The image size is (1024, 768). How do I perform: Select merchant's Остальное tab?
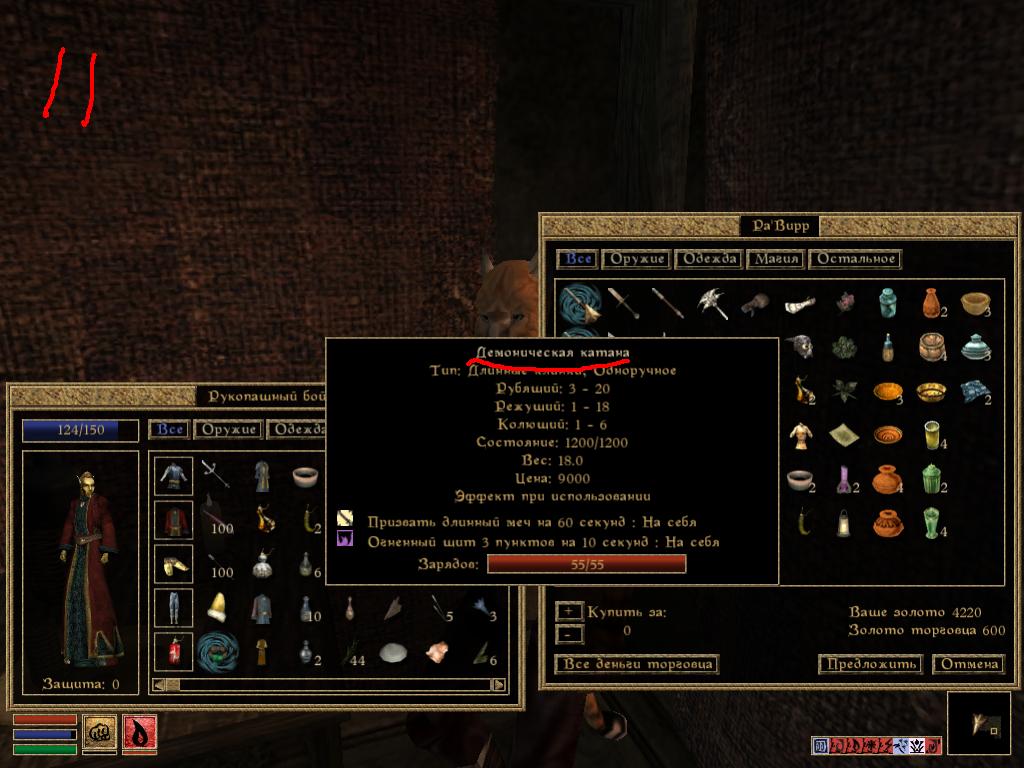(x=855, y=259)
